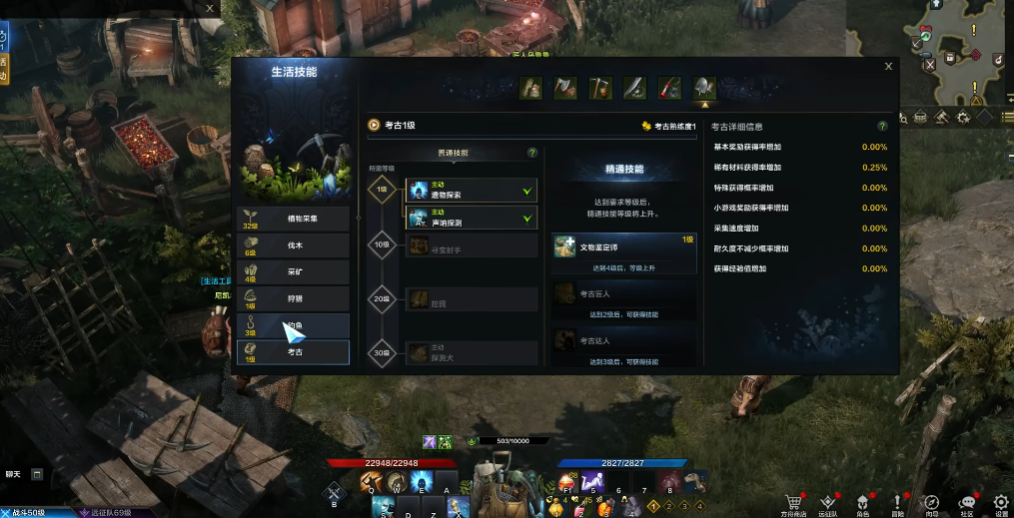Image resolution: width=1014 pixels, height=518 pixels.
Task: Show help for the skill list
Action: tap(532, 153)
